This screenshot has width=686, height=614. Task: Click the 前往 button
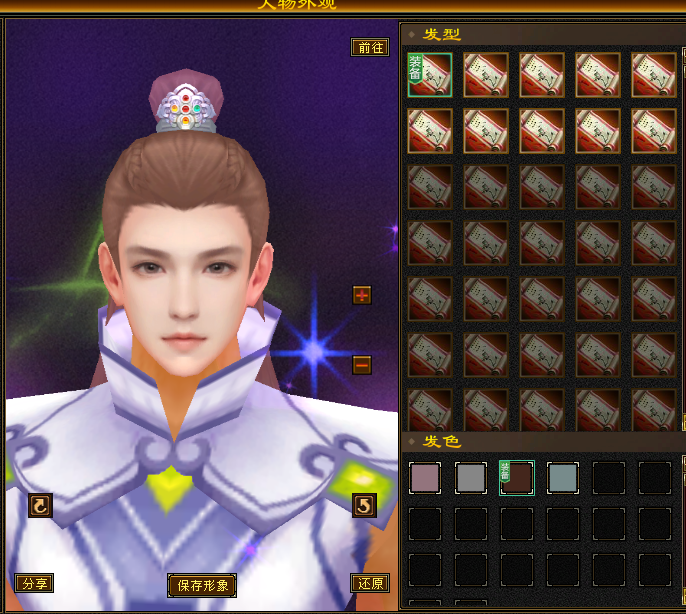point(370,48)
